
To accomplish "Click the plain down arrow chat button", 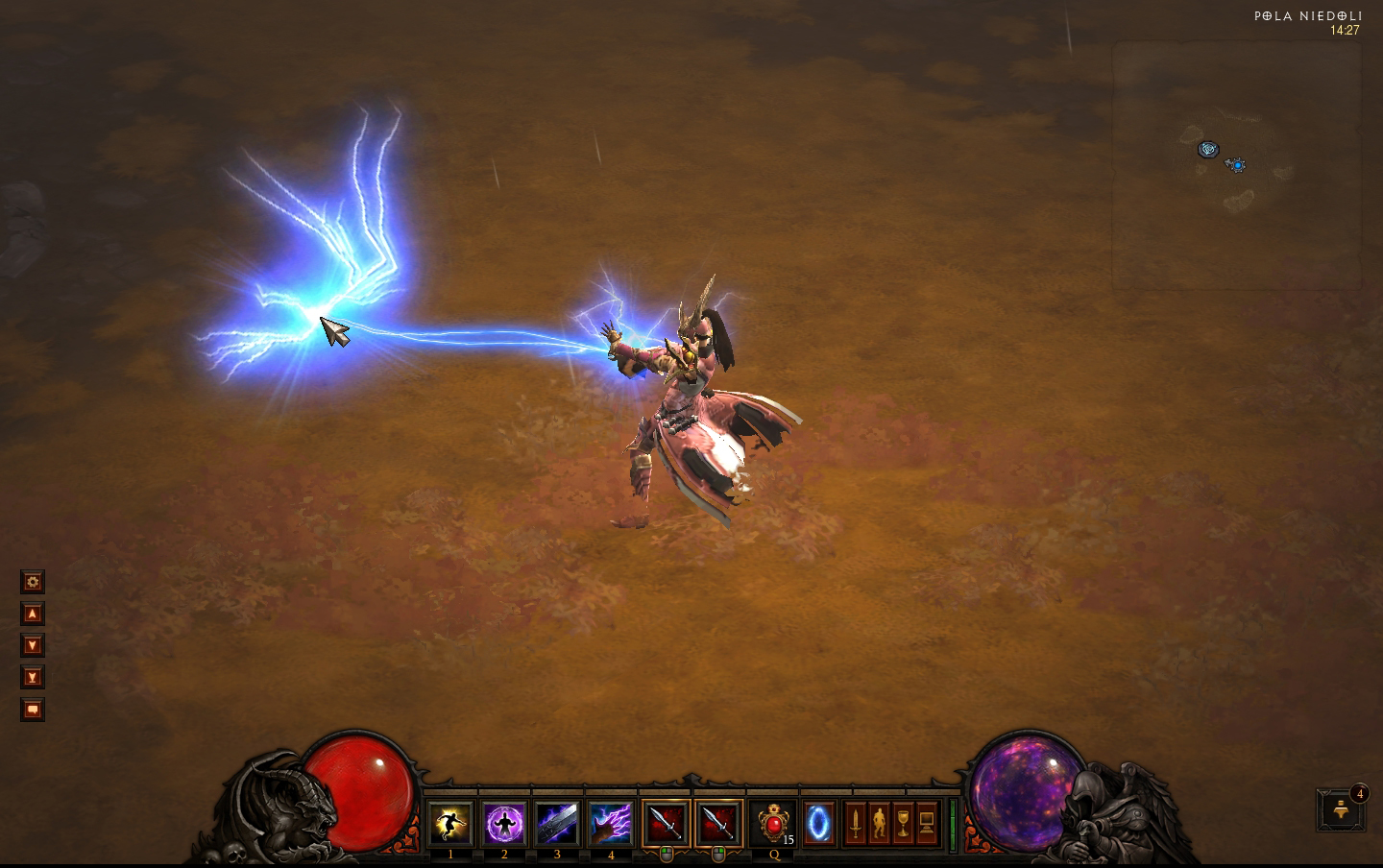I will pos(33,645).
